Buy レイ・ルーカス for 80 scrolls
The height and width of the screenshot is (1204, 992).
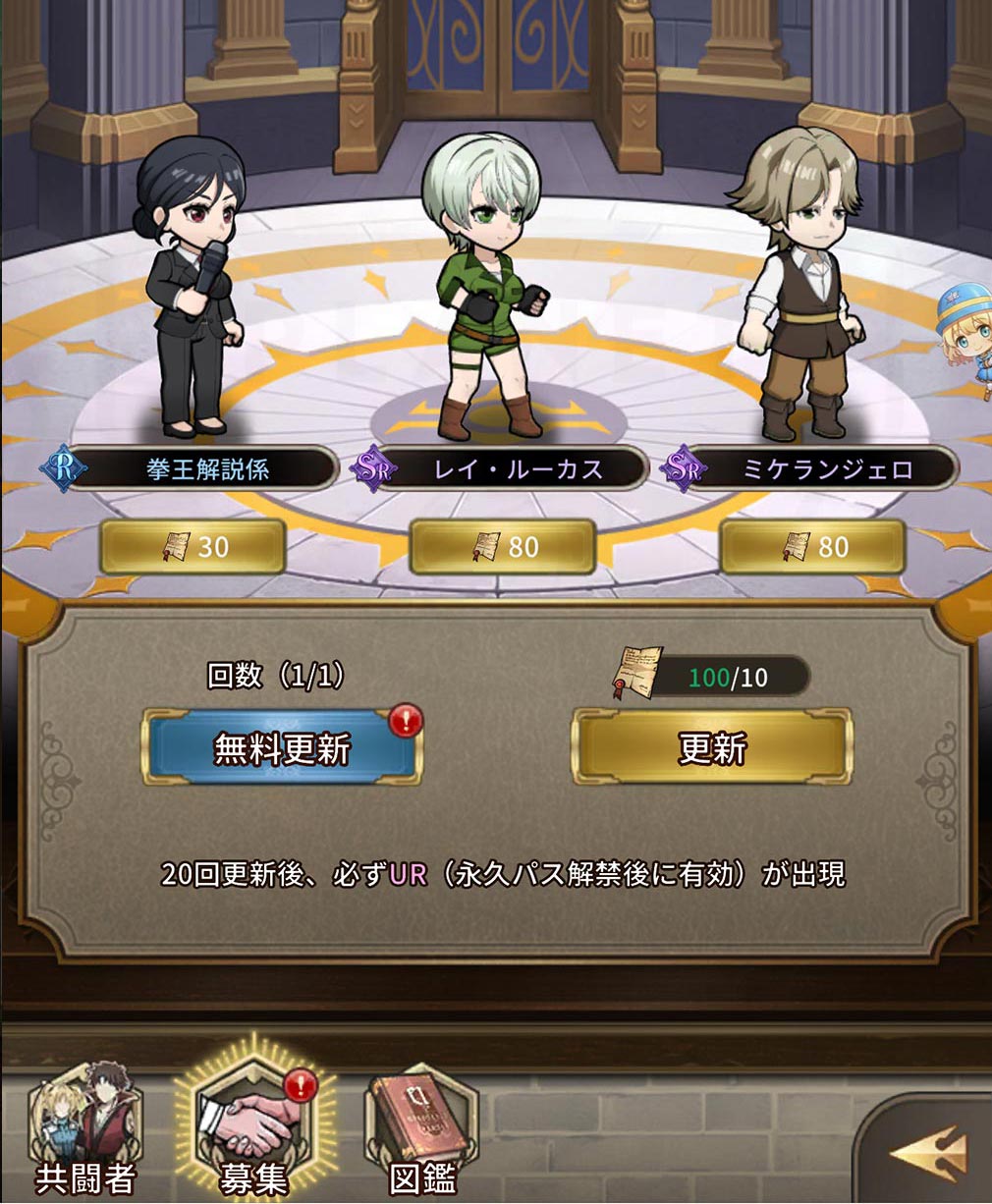[x=502, y=546]
